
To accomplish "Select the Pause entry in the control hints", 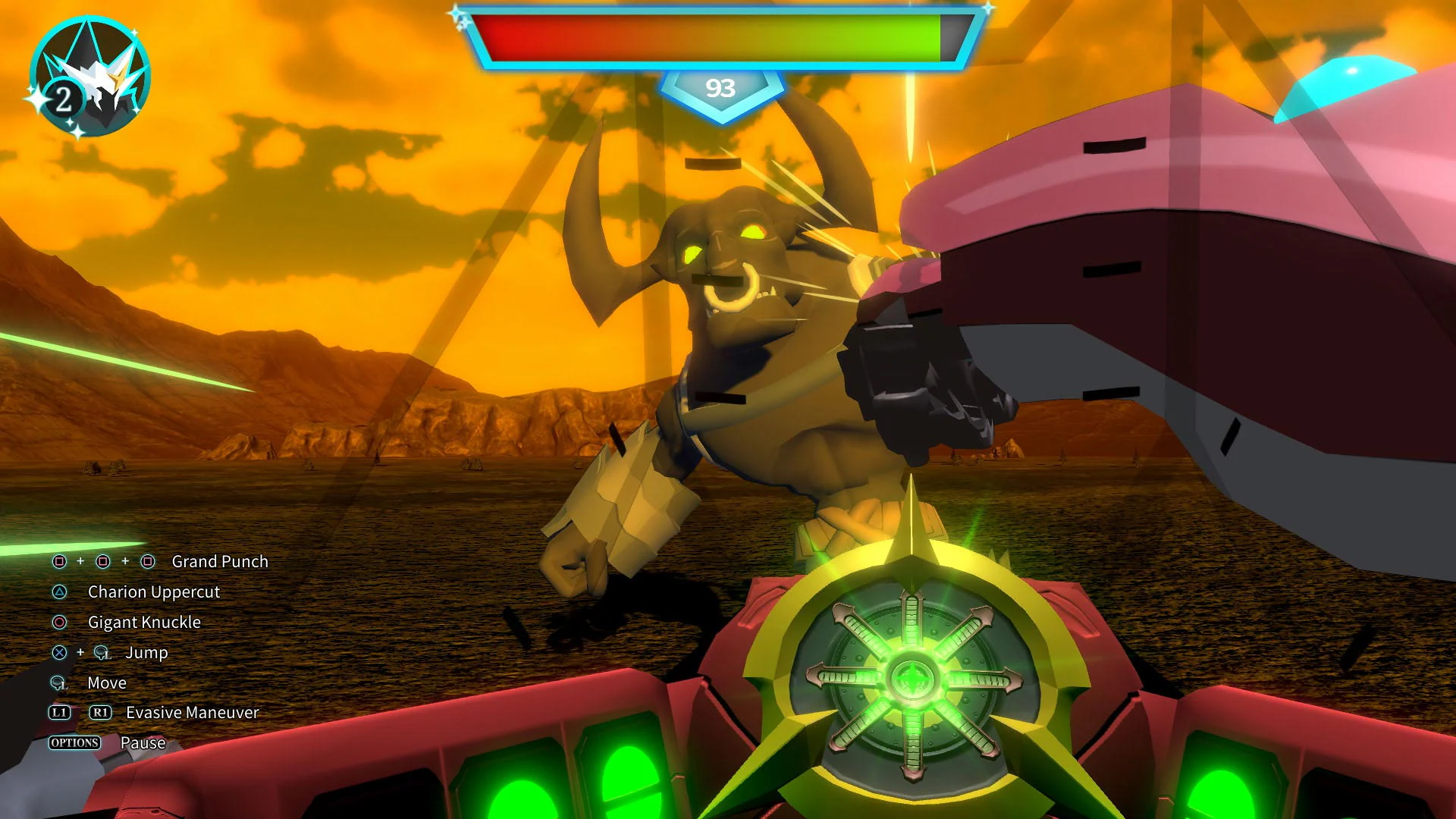I will pyautogui.click(x=143, y=742).
